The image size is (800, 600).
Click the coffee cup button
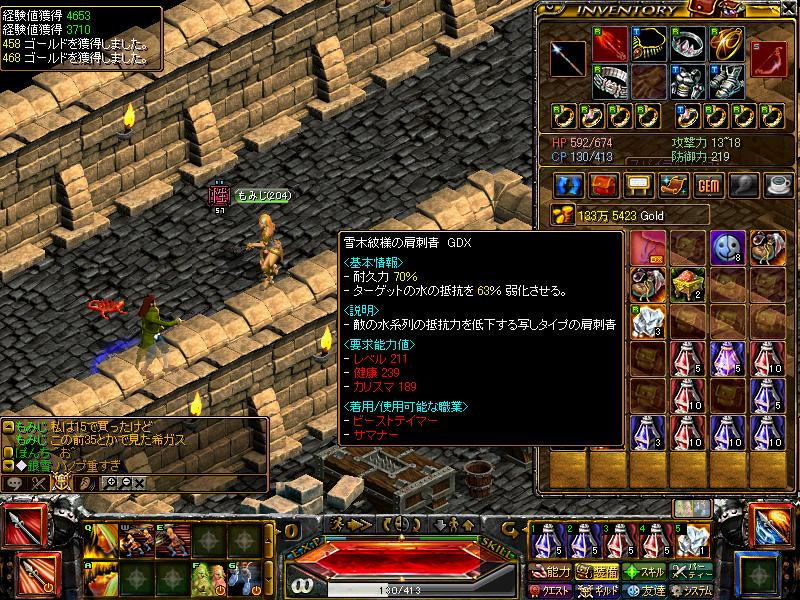click(778, 185)
